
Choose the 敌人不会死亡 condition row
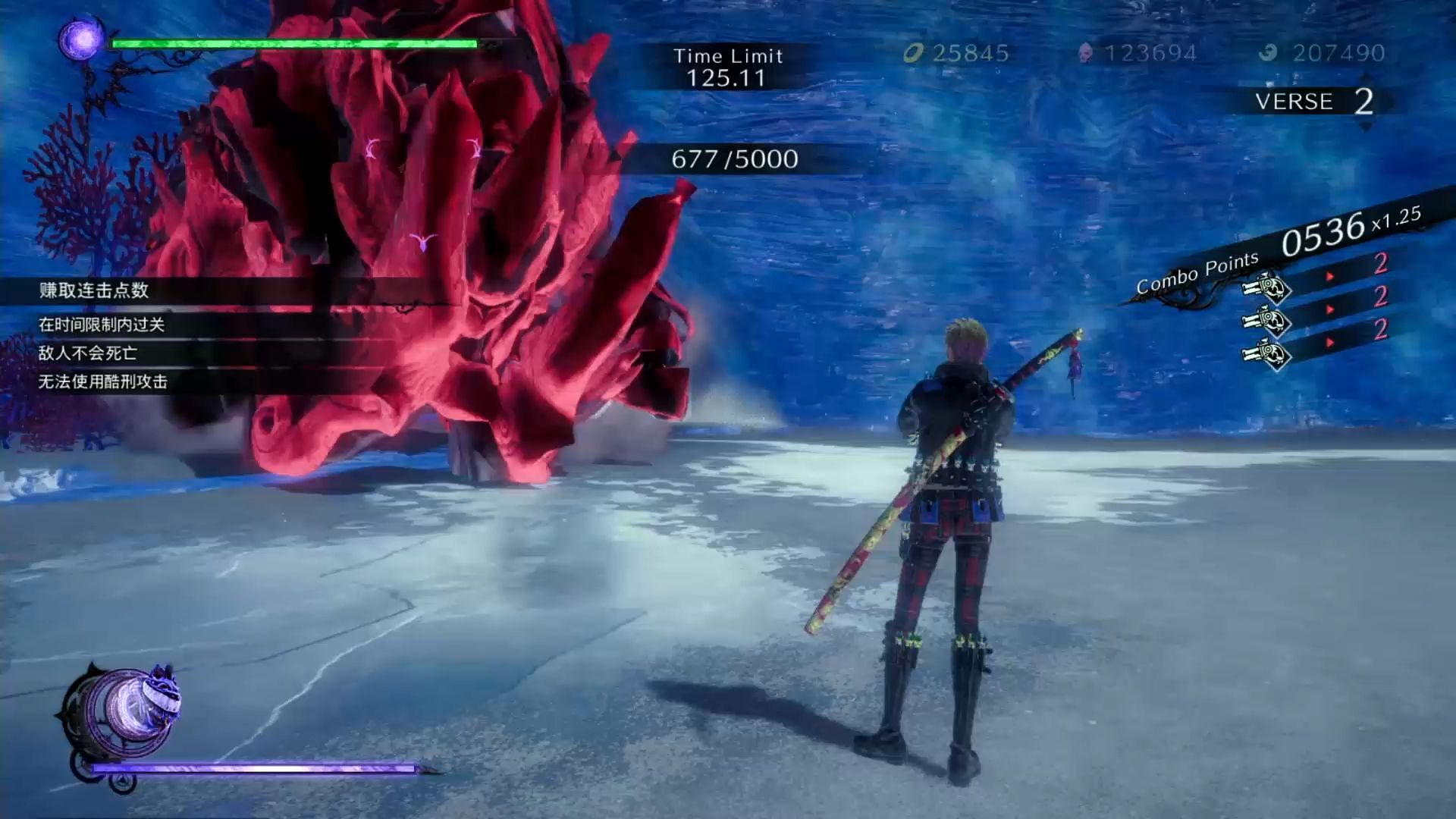click(88, 353)
